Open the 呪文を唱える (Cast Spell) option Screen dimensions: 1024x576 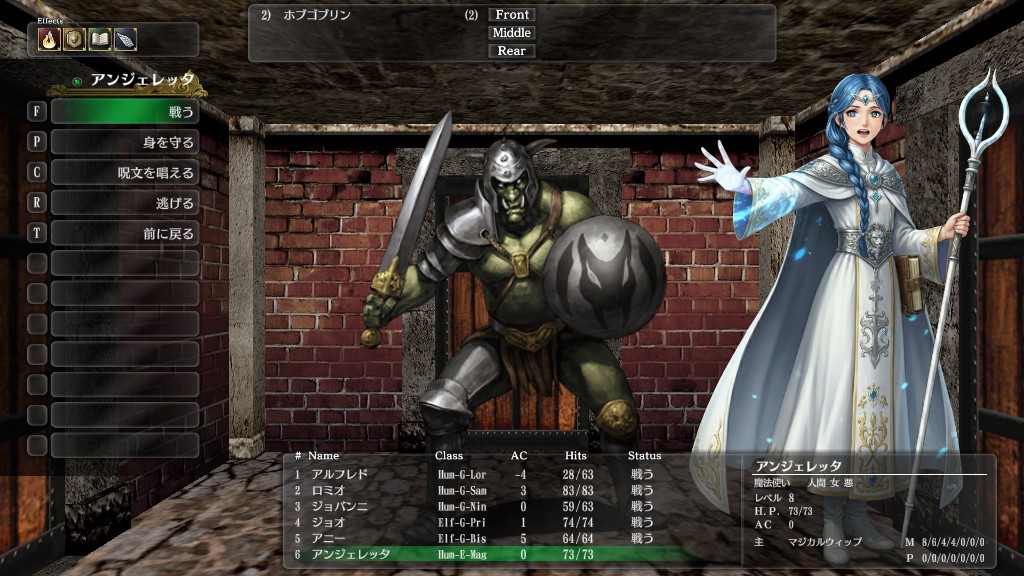124,173
